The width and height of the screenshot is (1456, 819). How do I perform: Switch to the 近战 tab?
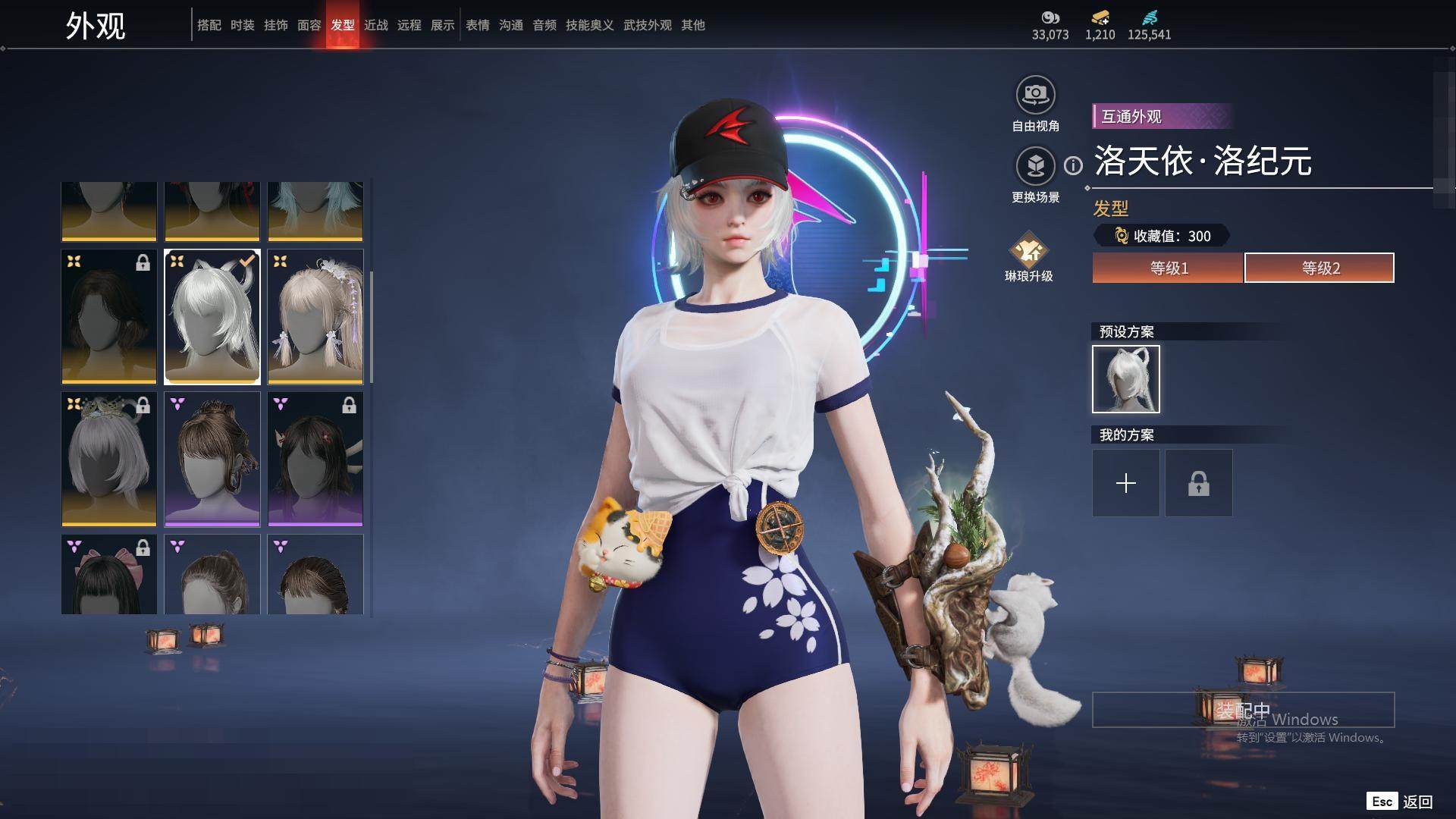point(375,25)
